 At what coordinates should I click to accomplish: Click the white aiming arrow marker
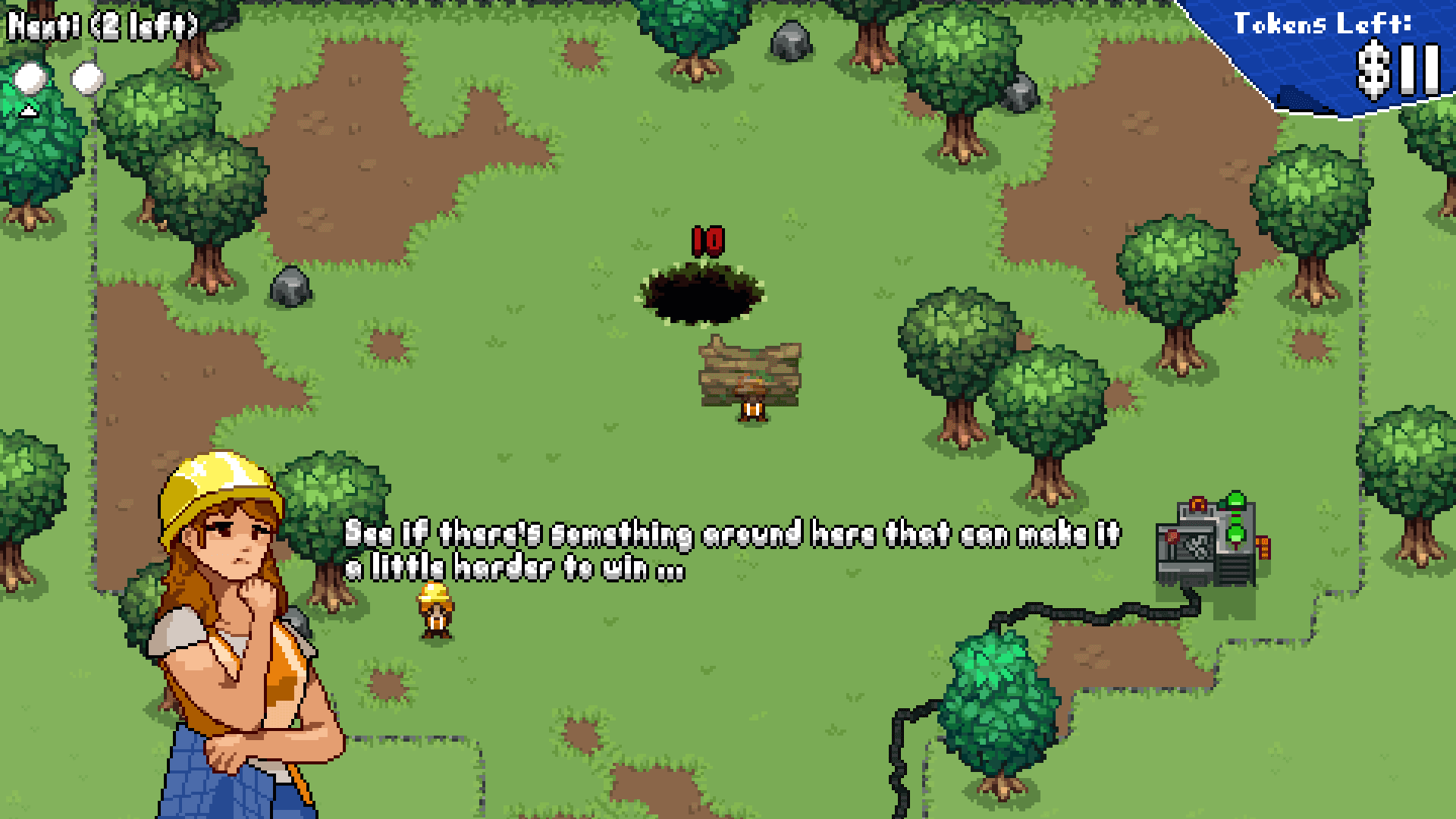pyautogui.click(x=29, y=110)
